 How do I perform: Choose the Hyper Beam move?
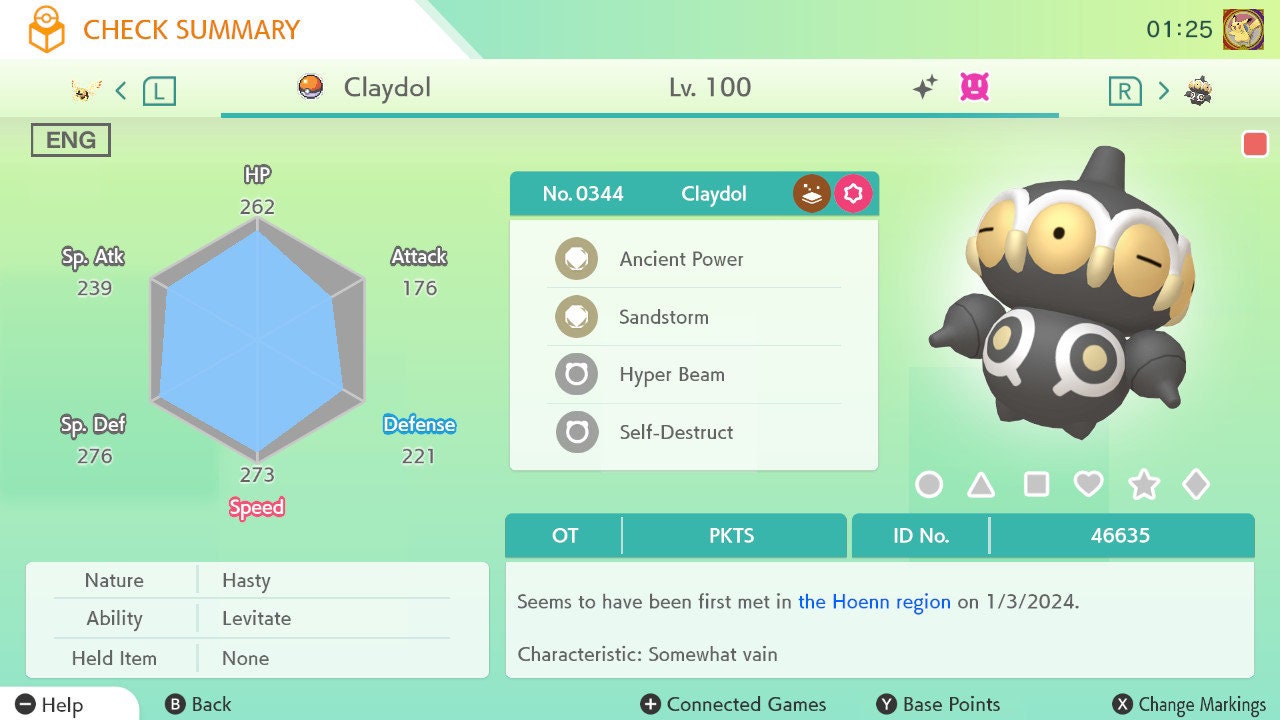(671, 375)
